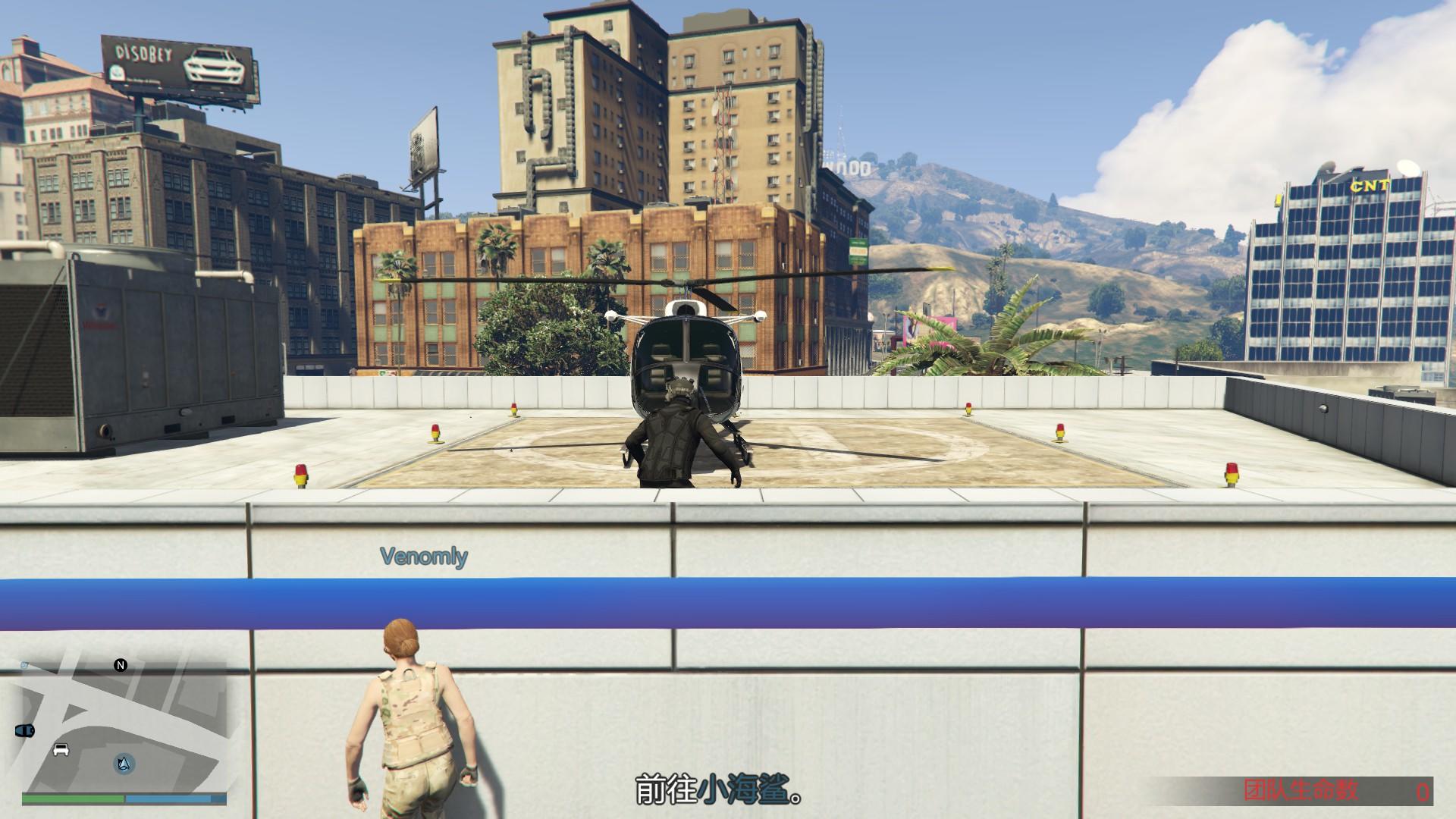Click the North compass indicator on the minimap

(x=121, y=665)
